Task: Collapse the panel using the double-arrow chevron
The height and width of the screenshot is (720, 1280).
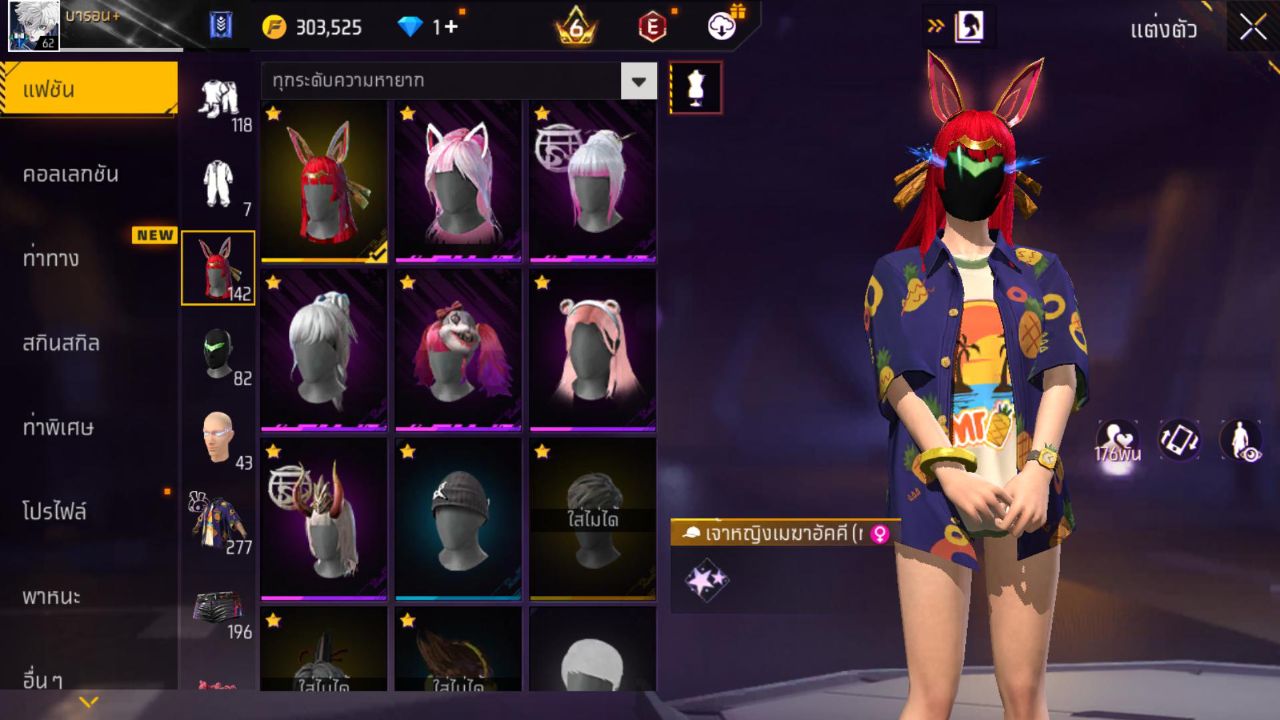Action: (938, 27)
